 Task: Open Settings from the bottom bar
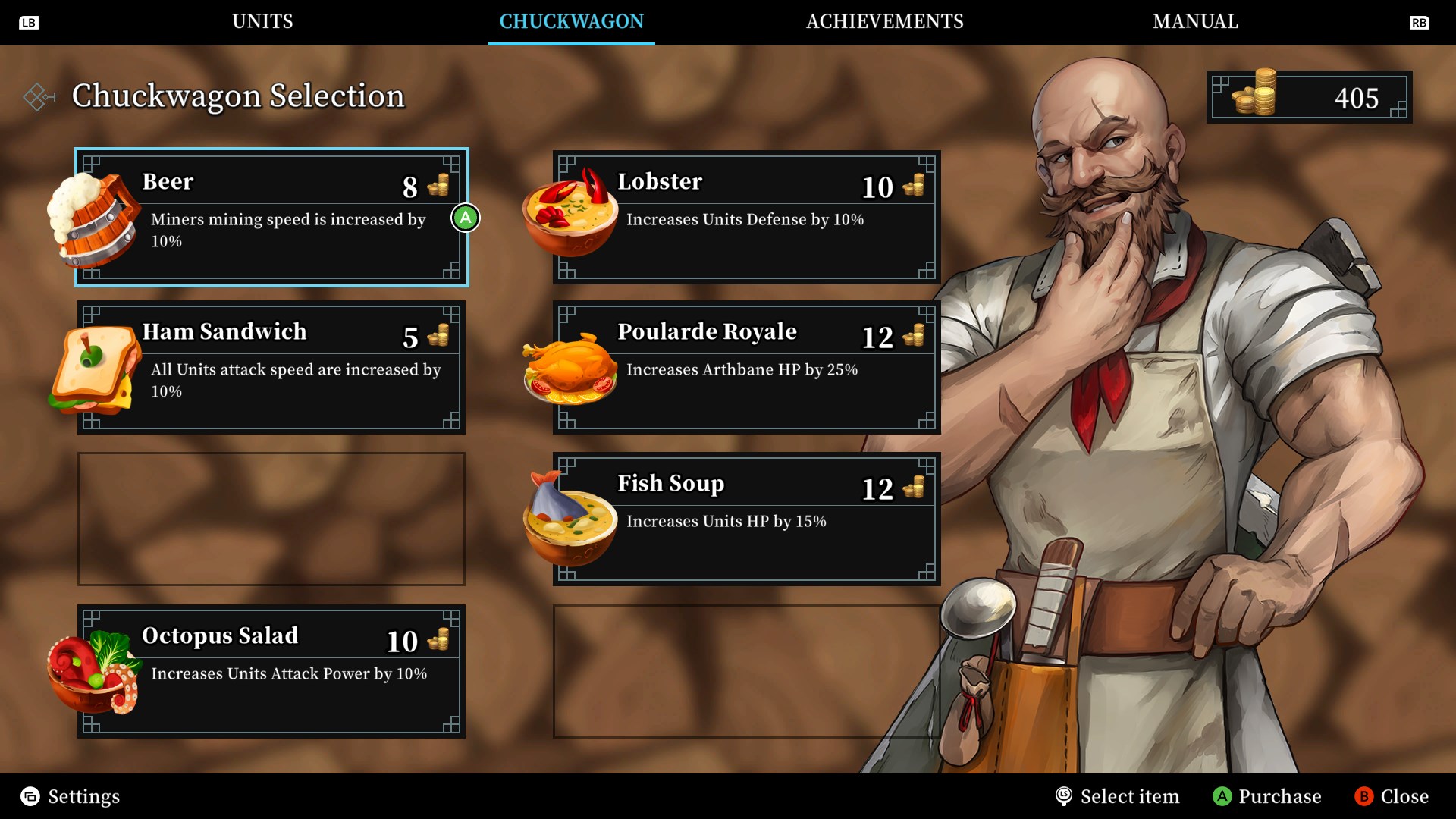coord(71,796)
